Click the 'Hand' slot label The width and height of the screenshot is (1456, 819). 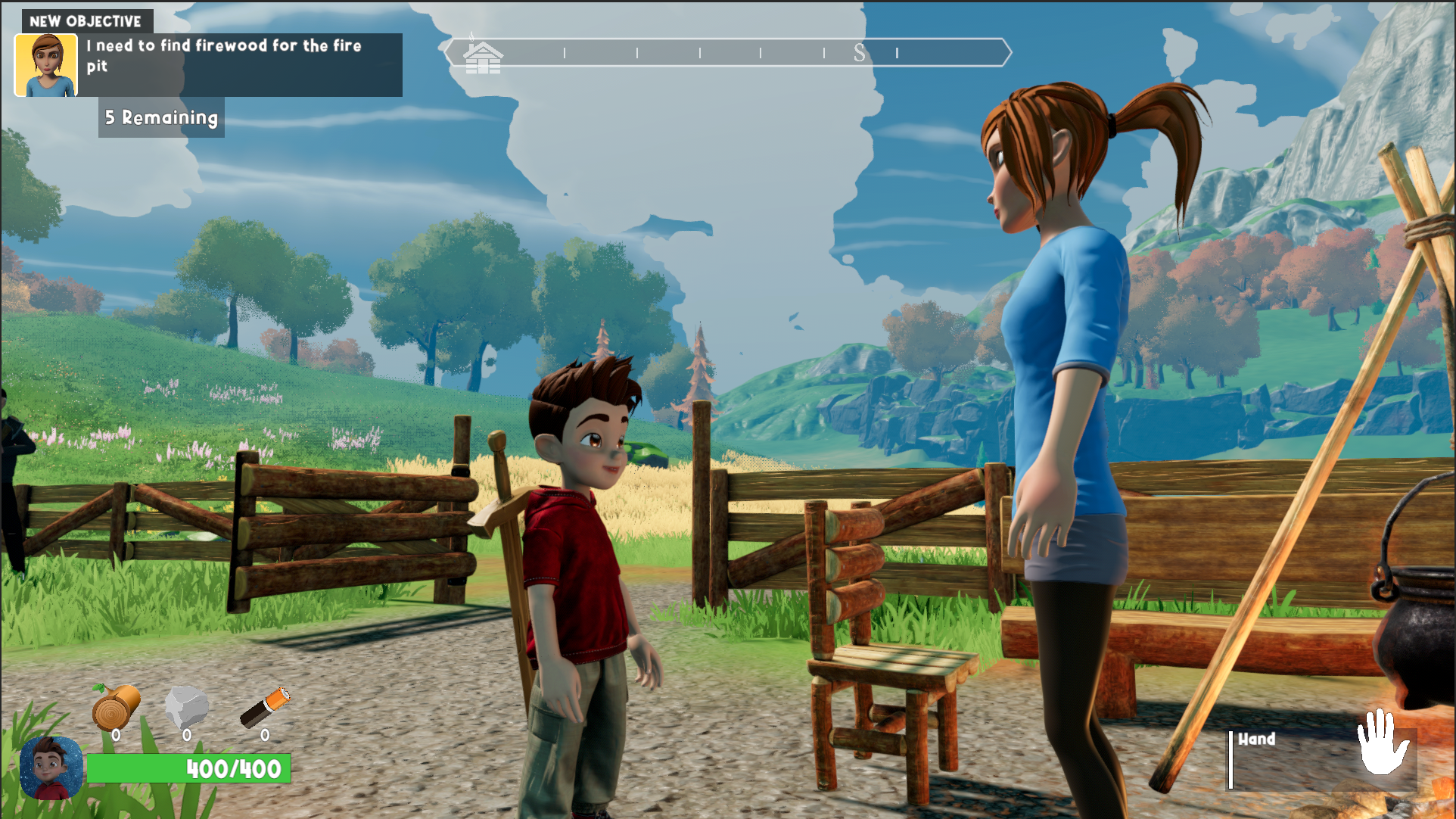(1257, 740)
